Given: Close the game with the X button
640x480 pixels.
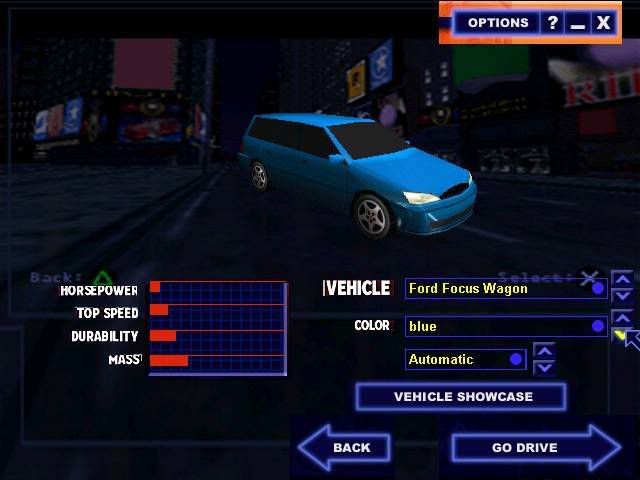Looking at the screenshot, I should [603, 22].
